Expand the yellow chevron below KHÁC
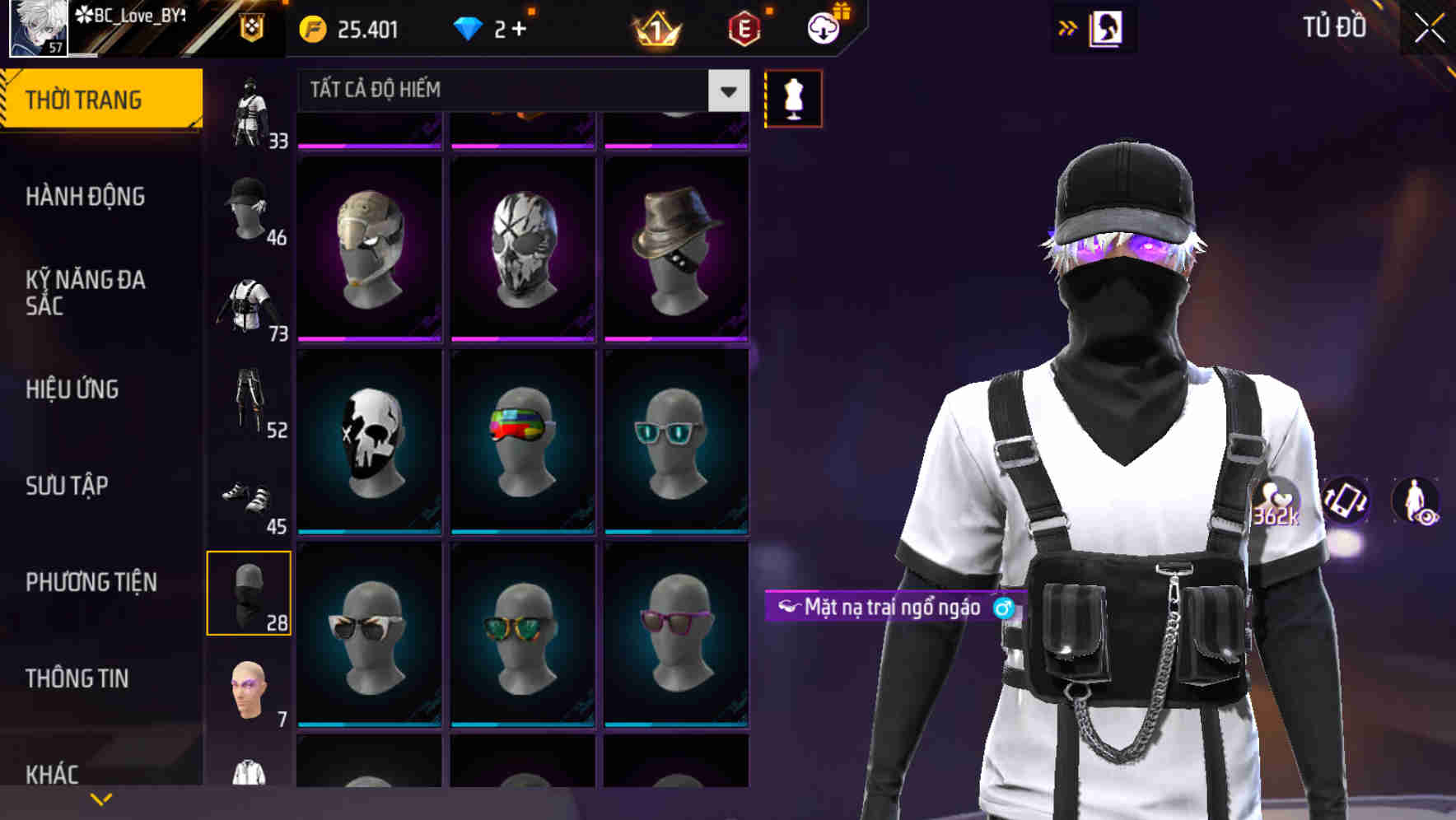This screenshot has height=820, width=1456. coord(100,799)
